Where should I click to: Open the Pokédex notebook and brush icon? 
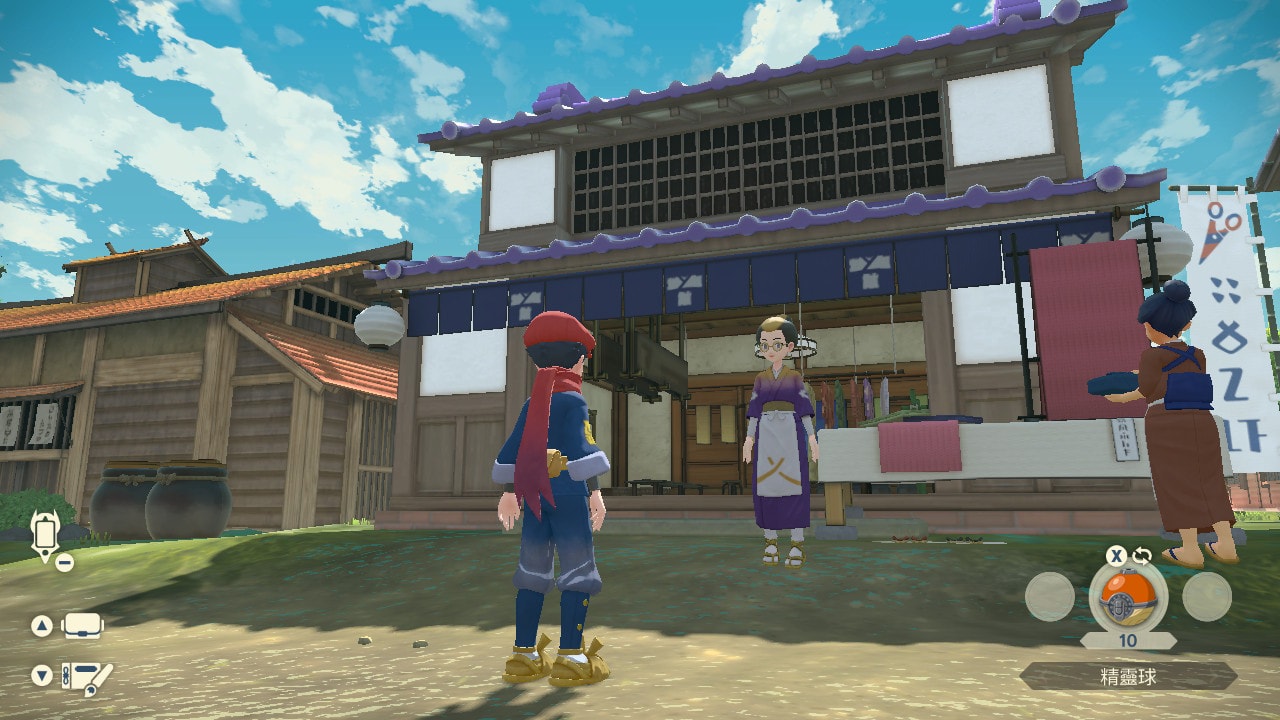coord(86,678)
